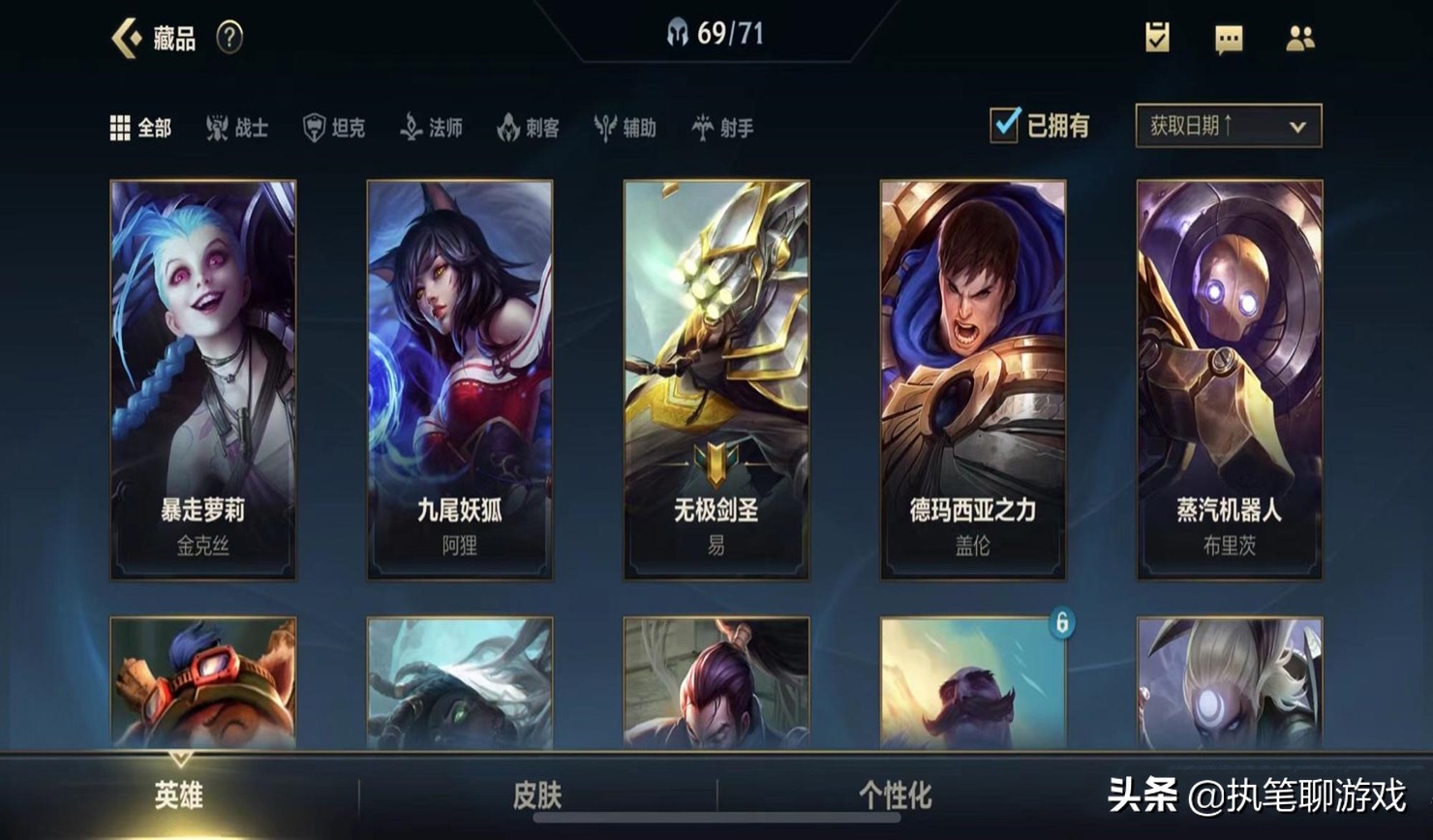Open the friends list icon
1433x840 pixels.
[1299, 38]
